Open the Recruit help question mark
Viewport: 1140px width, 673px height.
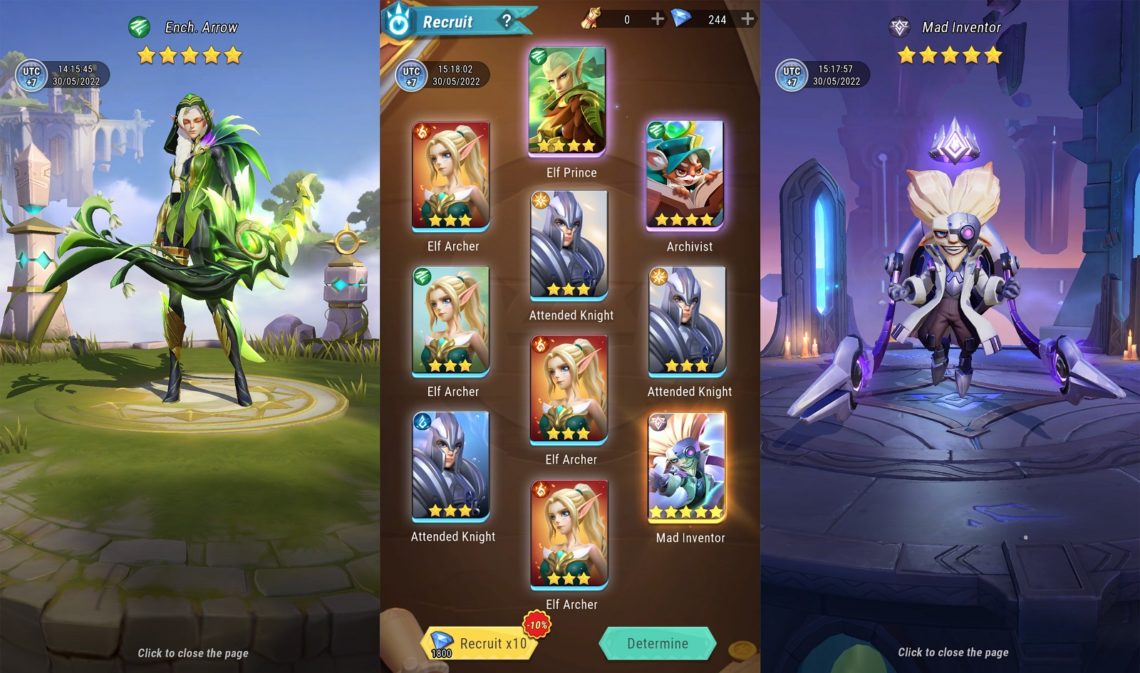coord(507,20)
